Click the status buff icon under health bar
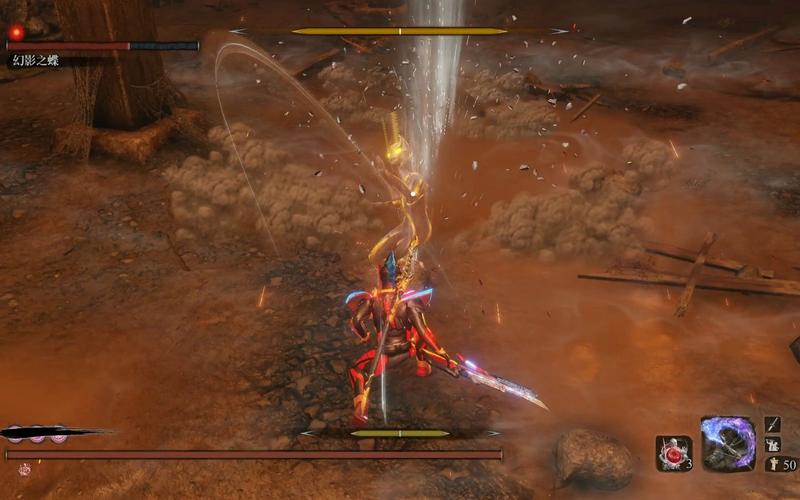The width and height of the screenshot is (800, 500). pyautogui.click(x=24, y=469)
